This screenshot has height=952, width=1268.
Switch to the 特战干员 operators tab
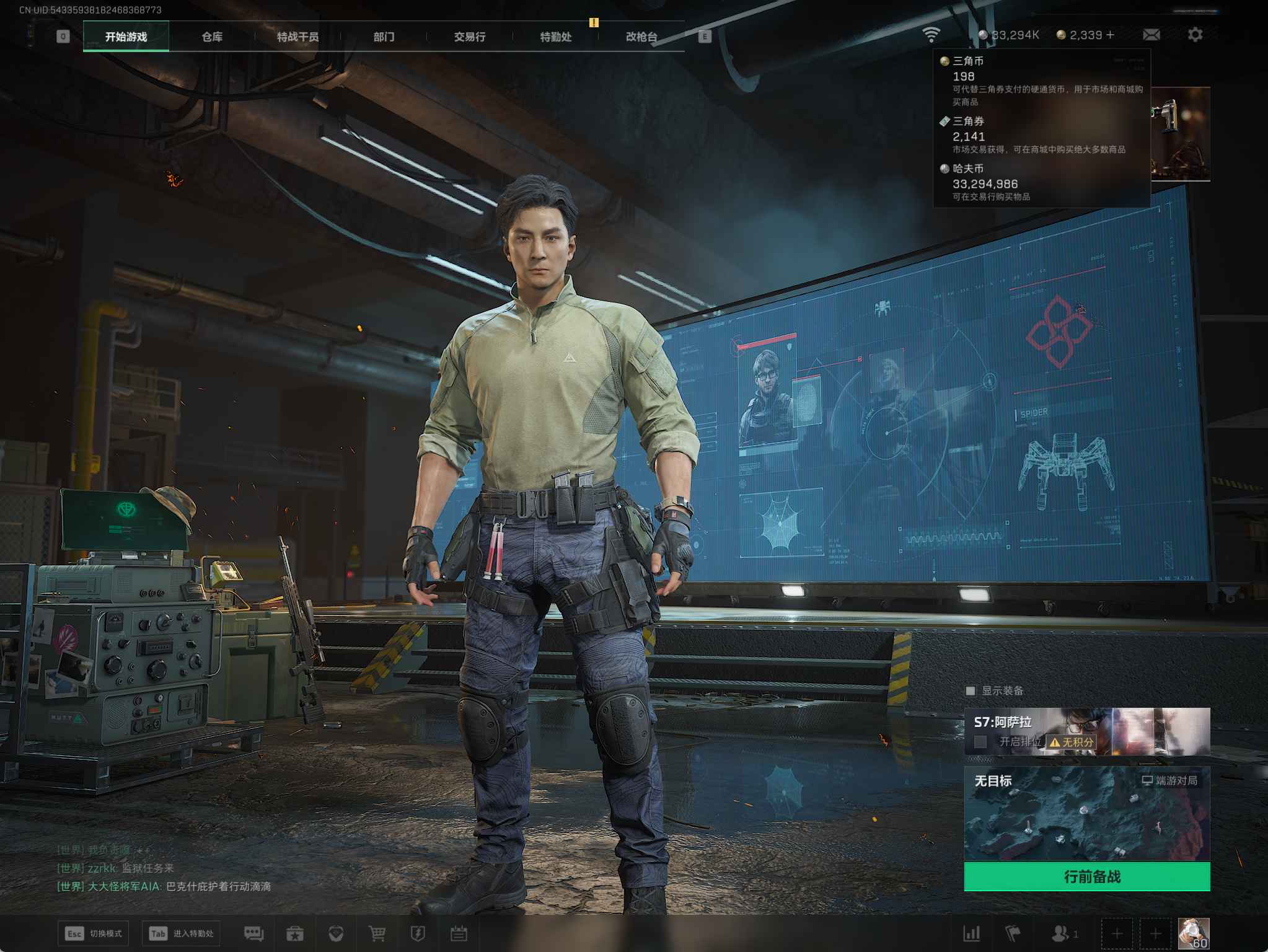pyautogui.click(x=297, y=37)
